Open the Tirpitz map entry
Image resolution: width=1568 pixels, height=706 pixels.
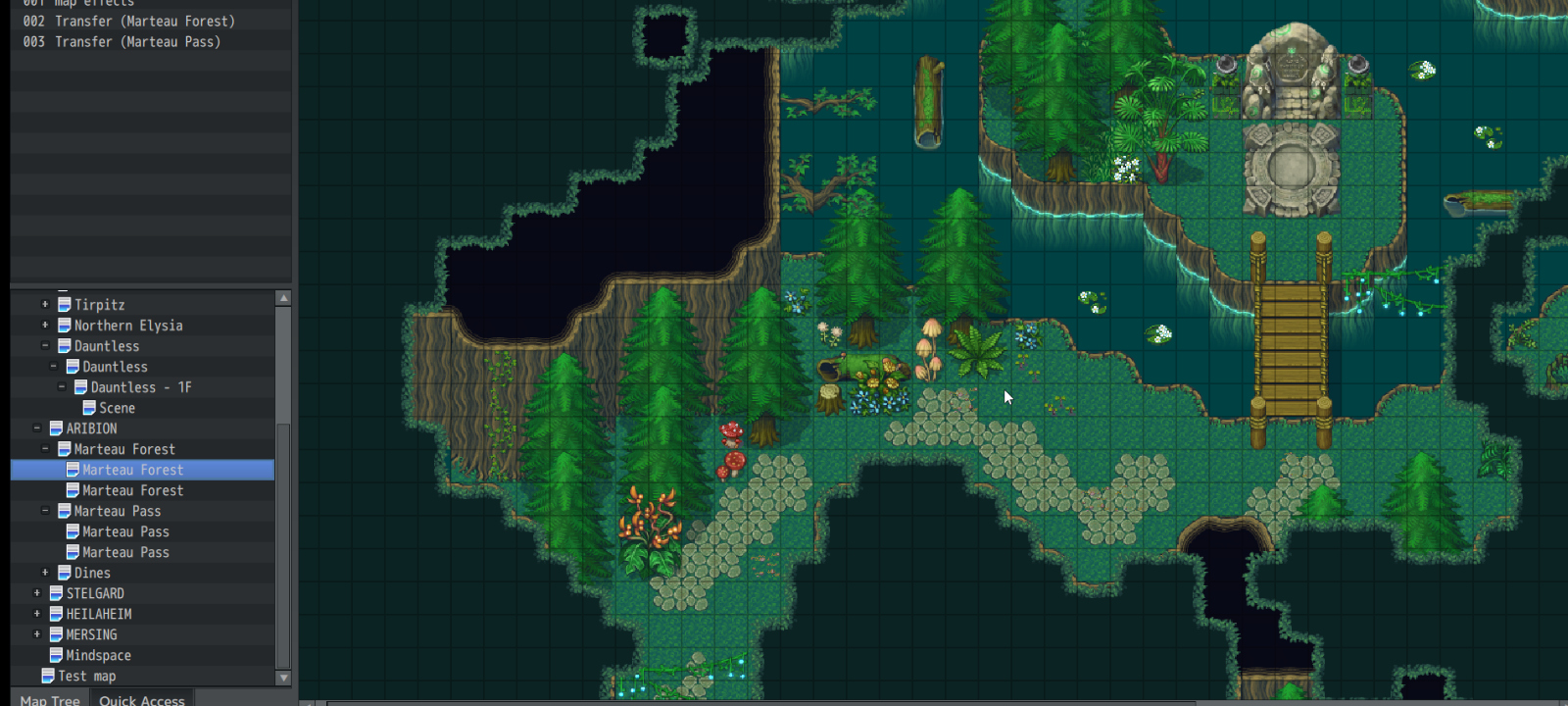click(x=99, y=305)
